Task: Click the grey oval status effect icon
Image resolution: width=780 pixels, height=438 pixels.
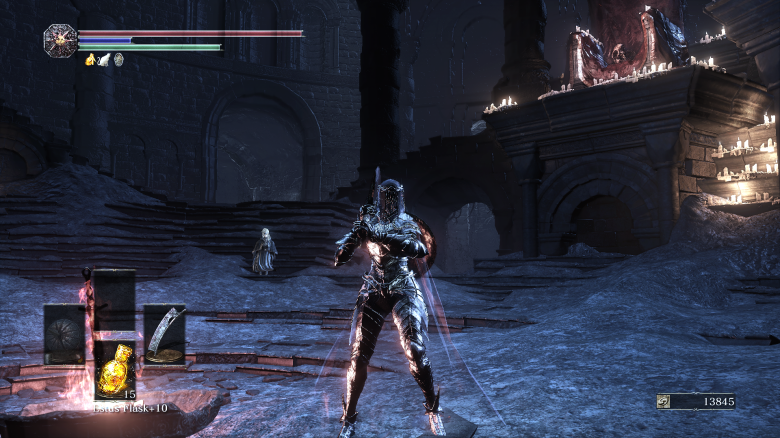Action: tap(118, 60)
